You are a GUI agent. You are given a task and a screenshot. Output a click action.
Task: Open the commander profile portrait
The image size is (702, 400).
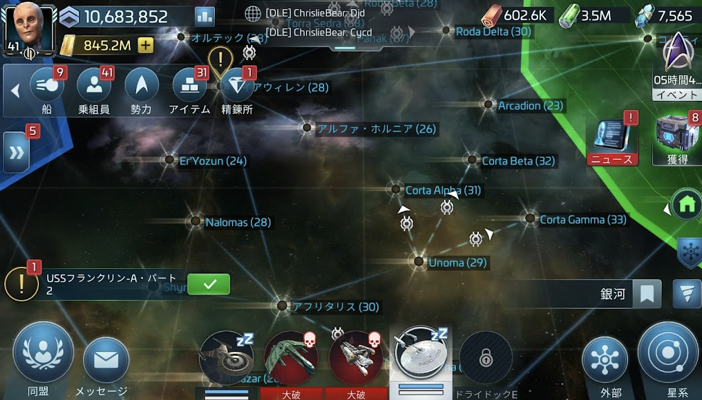point(27,27)
